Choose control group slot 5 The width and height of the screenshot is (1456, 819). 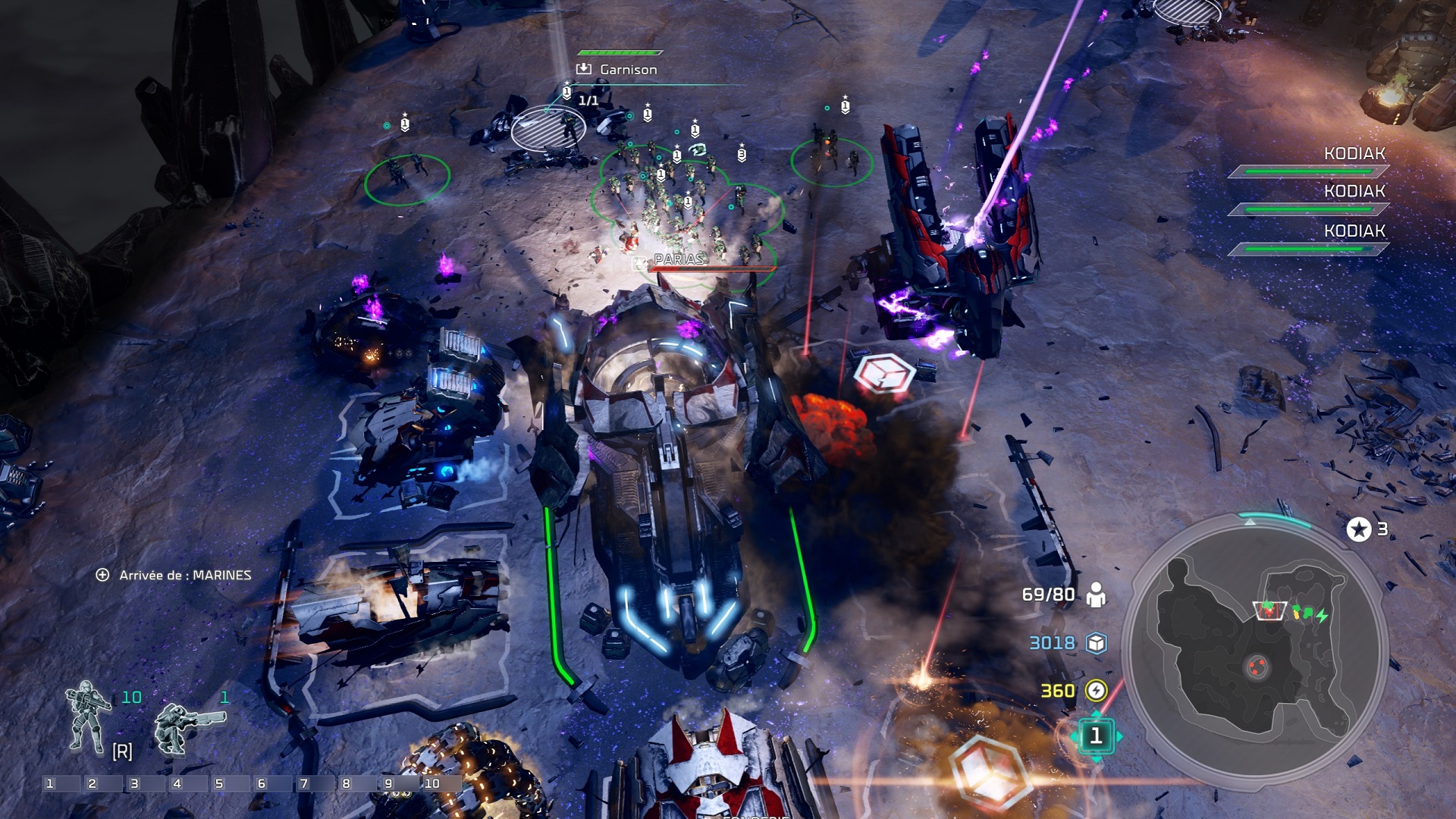tap(220, 783)
